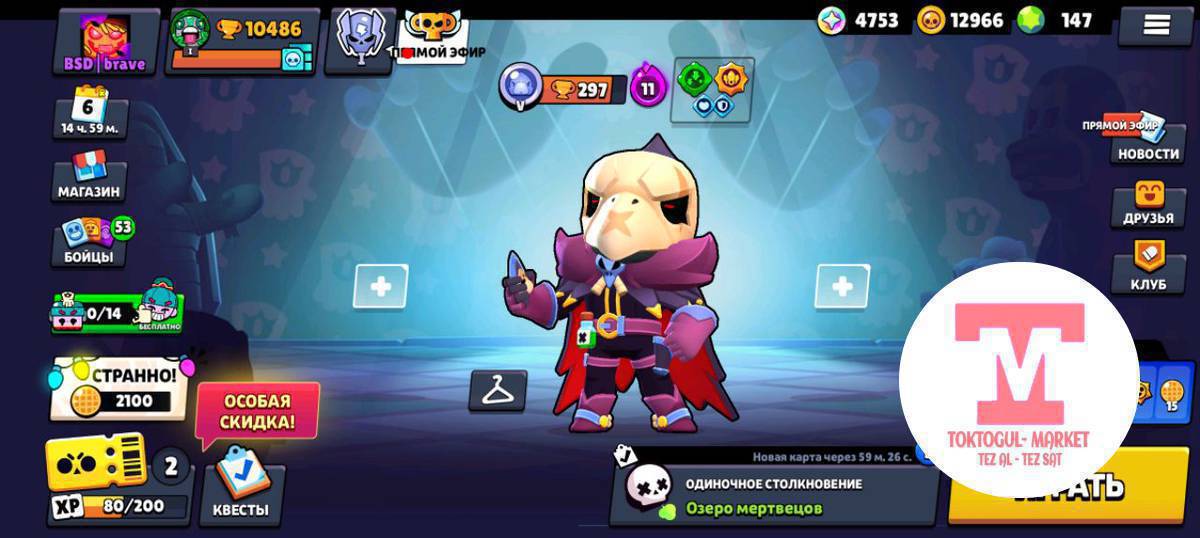
Task: Open the Brawl Pass progress 80/200
Action: [117, 482]
